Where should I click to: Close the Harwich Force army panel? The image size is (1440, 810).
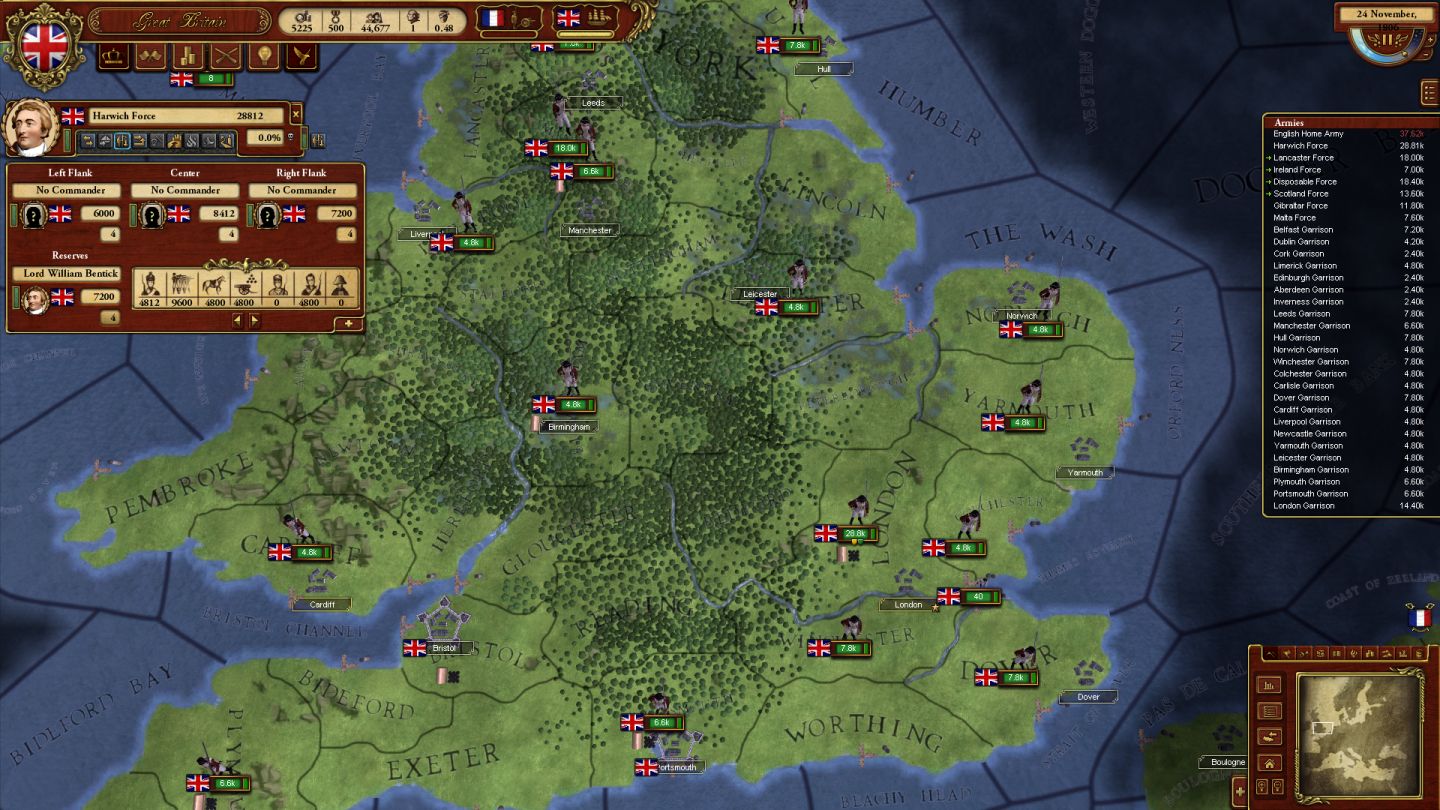297,116
